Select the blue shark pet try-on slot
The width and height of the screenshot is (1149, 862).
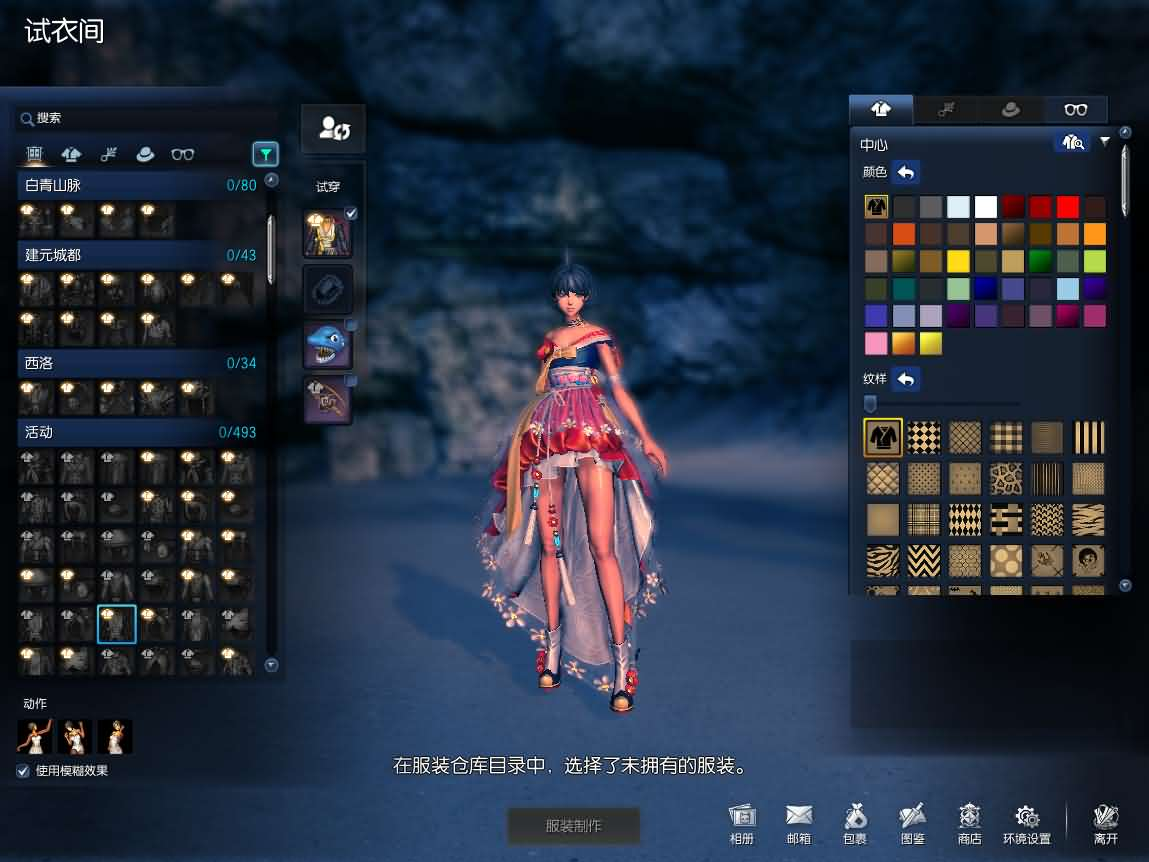(328, 345)
